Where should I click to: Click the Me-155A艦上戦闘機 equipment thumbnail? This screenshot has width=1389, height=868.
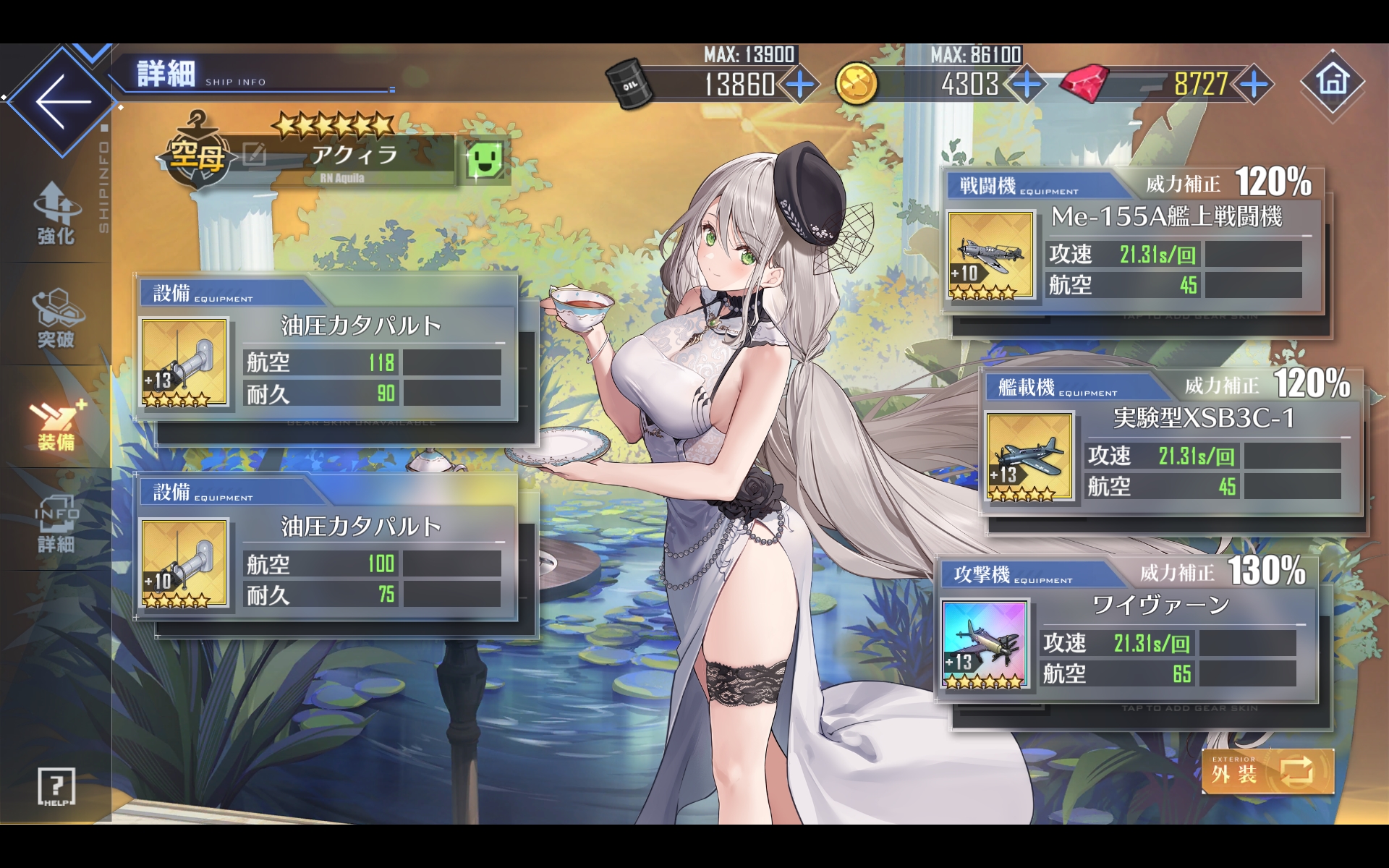(x=993, y=255)
